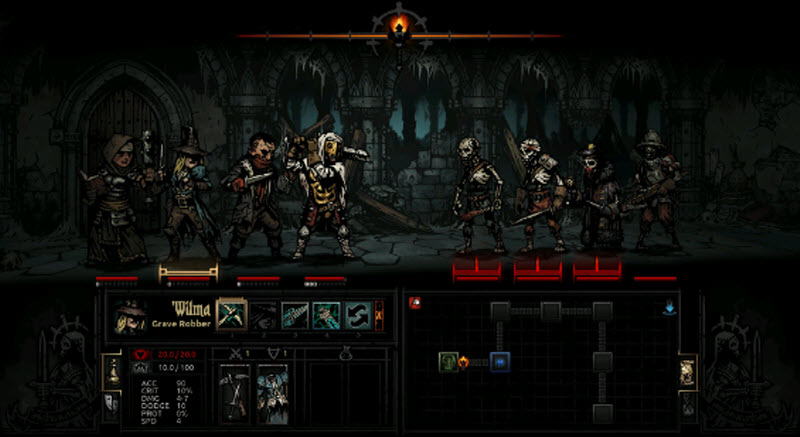
Task: Choose the shadowy hat skill icon
Action: pyautogui.click(x=263, y=315)
